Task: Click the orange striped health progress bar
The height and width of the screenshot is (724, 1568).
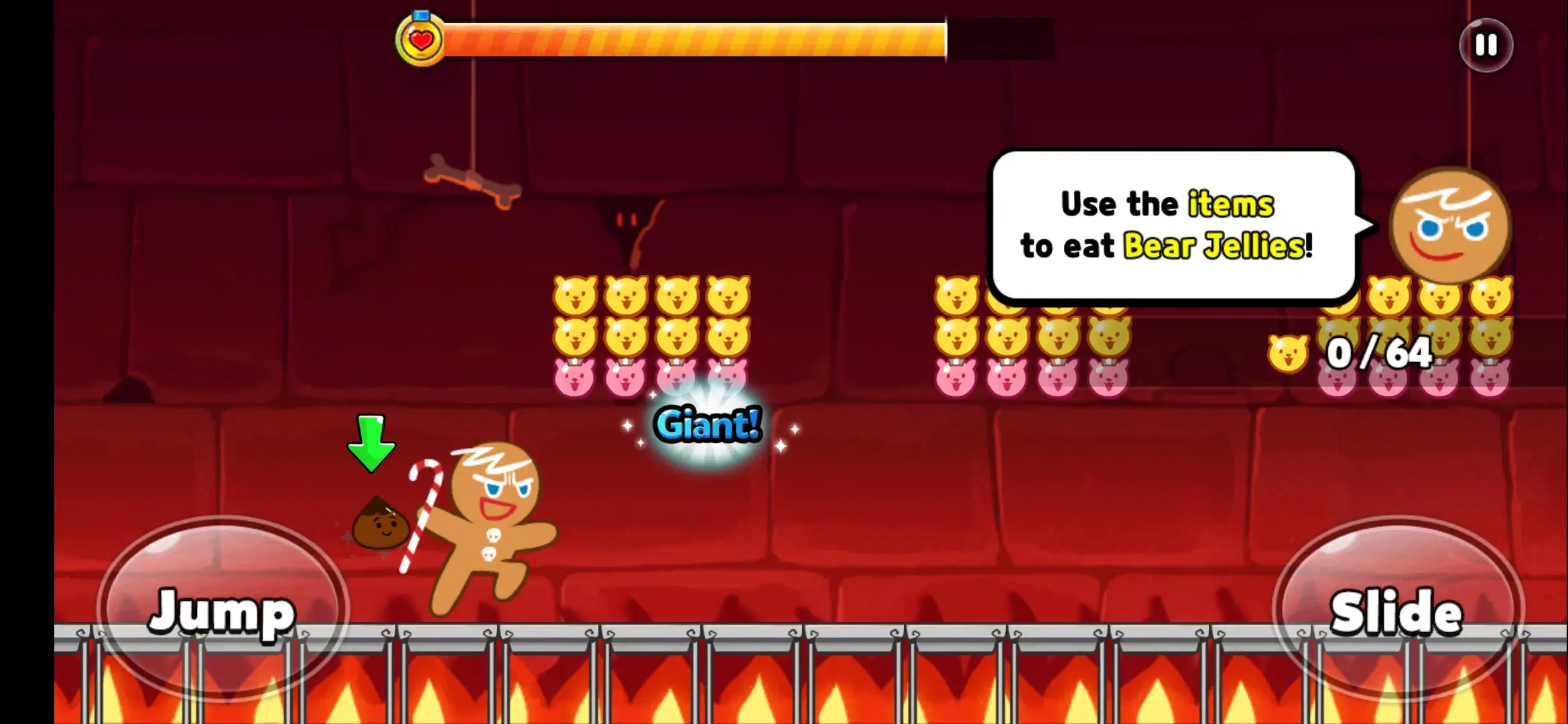Action: pos(697,40)
